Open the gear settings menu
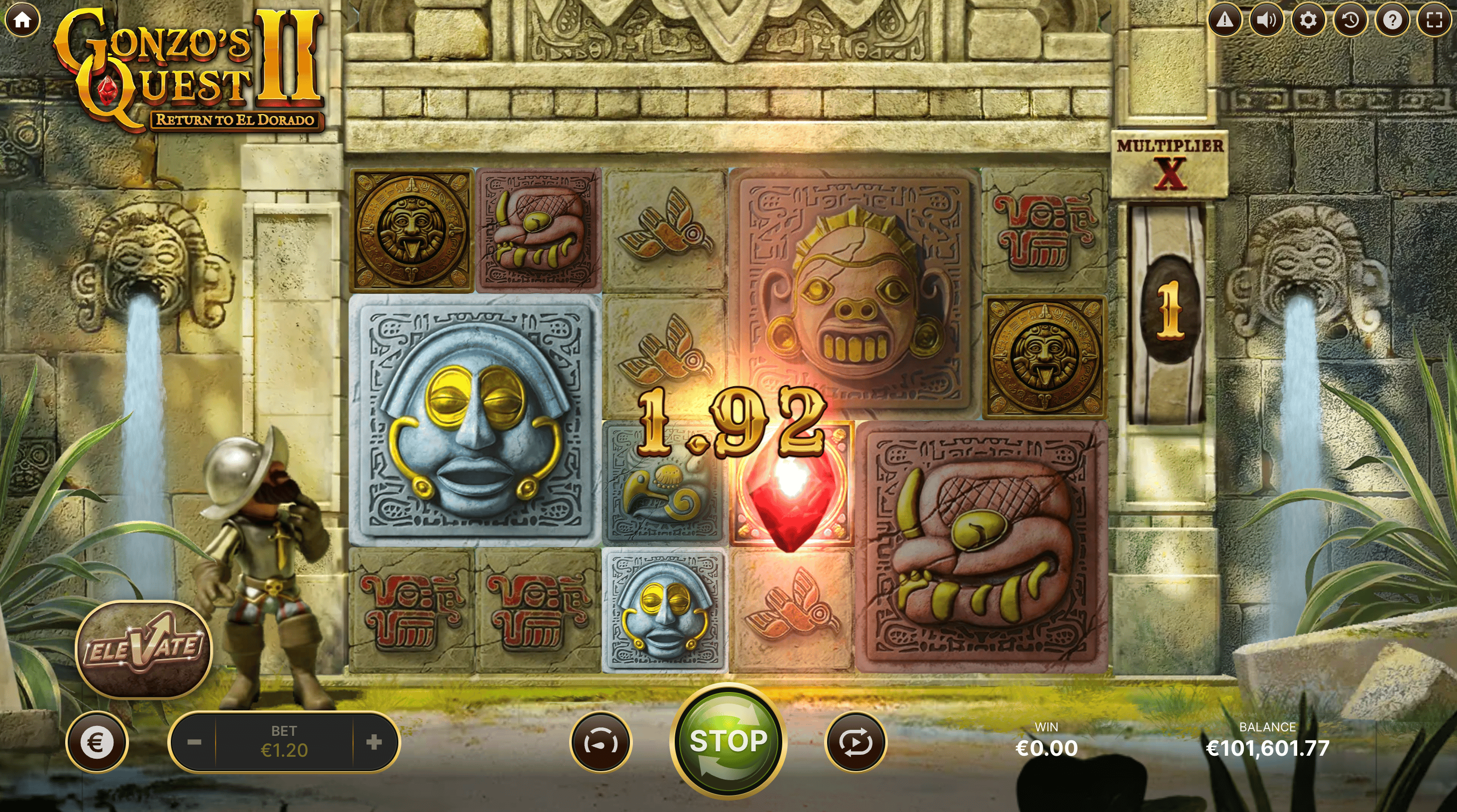The width and height of the screenshot is (1457, 812). (x=1308, y=20)
